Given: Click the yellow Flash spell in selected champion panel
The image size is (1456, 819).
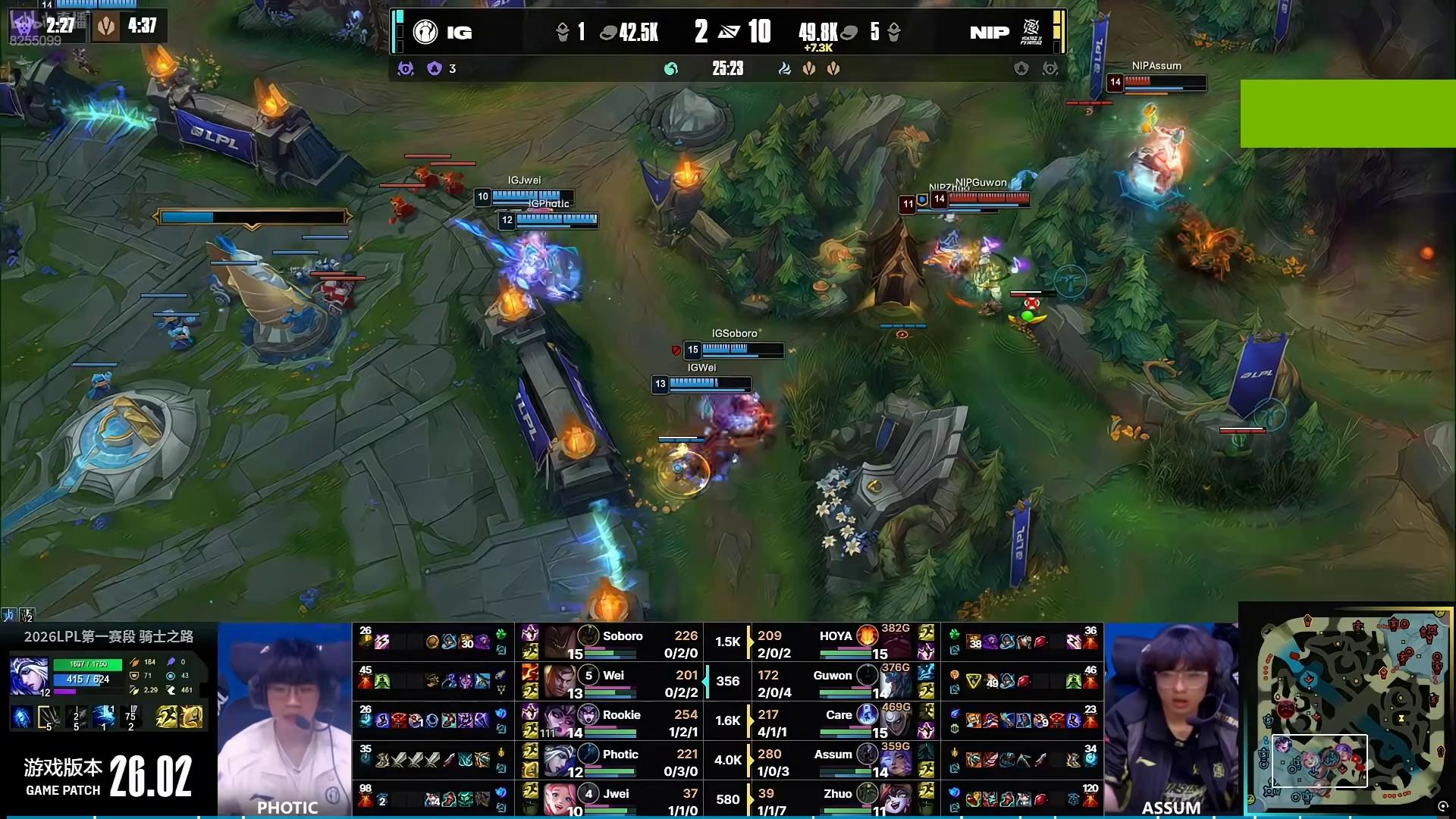Looking at the screenshot, I should [x=166, y=717].
